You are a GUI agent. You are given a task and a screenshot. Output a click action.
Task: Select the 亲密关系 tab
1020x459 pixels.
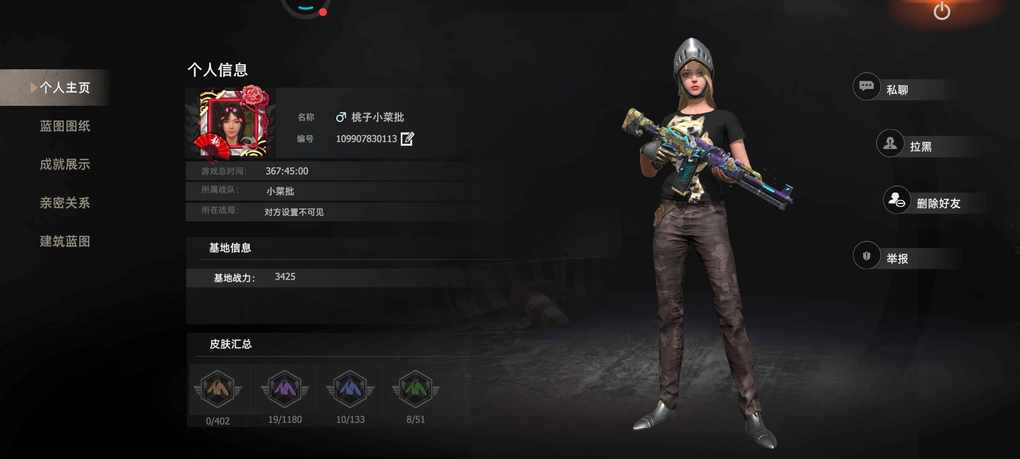pos(65,203)
